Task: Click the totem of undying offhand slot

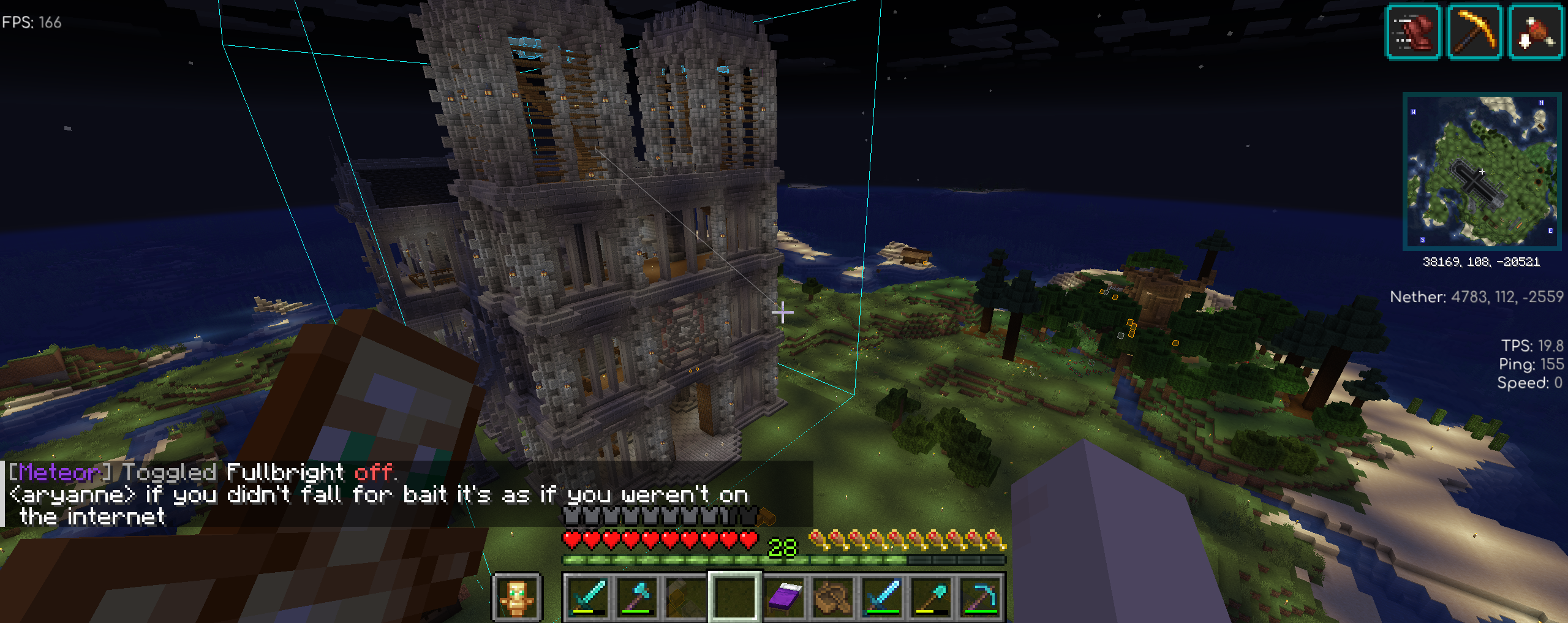Action: [x=517, y=597]
